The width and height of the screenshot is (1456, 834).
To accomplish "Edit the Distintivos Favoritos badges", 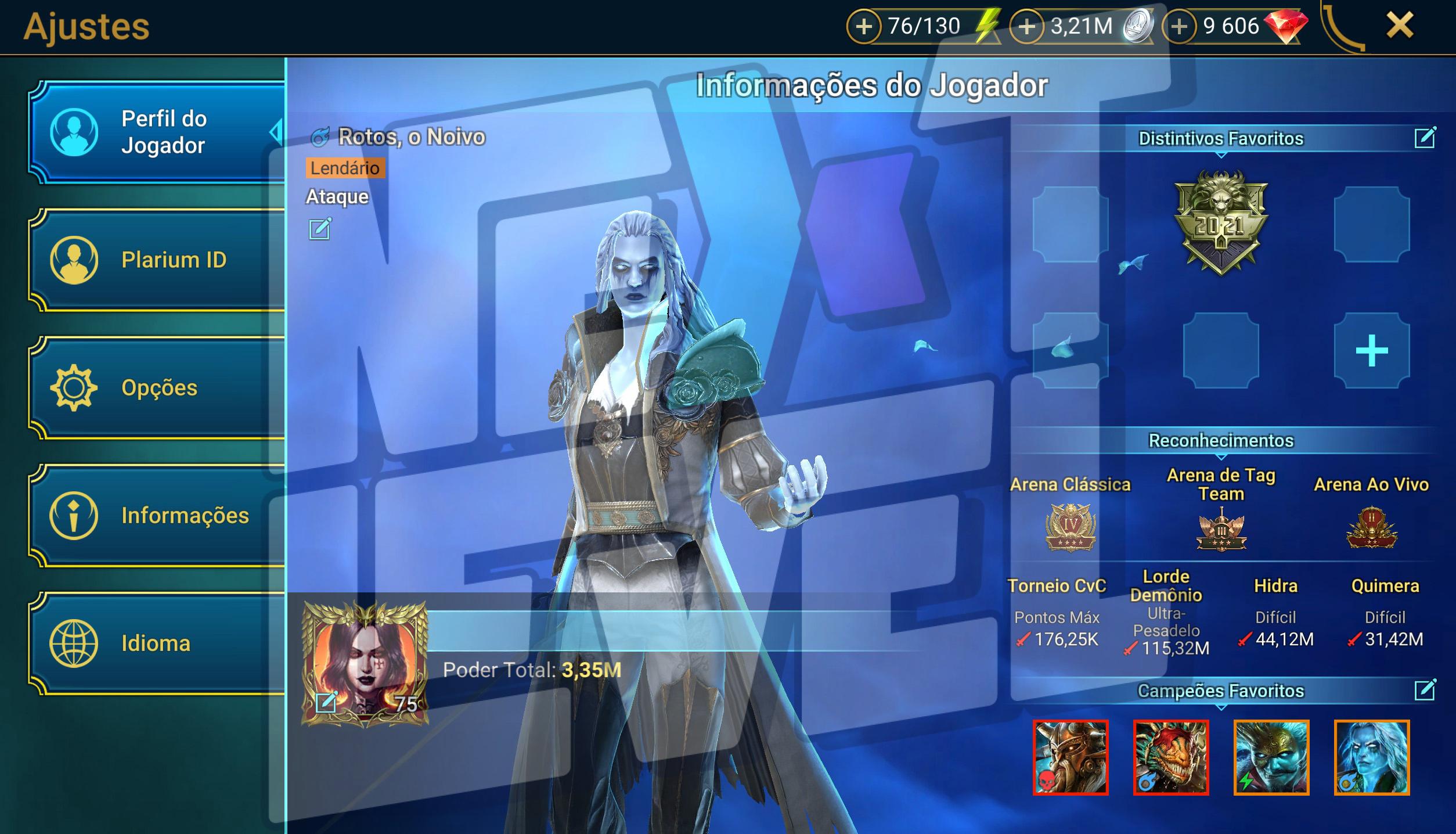I will pos(1425,138).
